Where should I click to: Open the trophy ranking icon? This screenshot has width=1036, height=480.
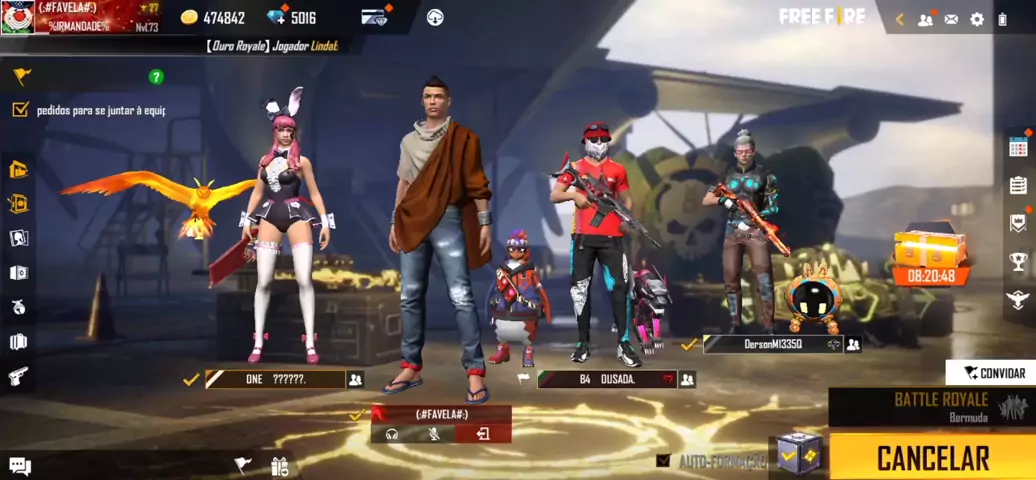point(1018,262)
